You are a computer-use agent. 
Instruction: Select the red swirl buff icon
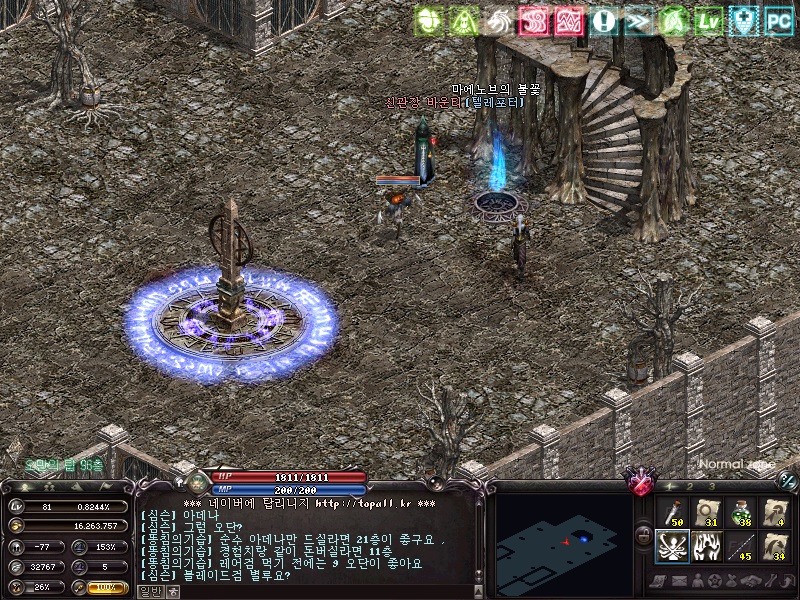tap(535, 20)
